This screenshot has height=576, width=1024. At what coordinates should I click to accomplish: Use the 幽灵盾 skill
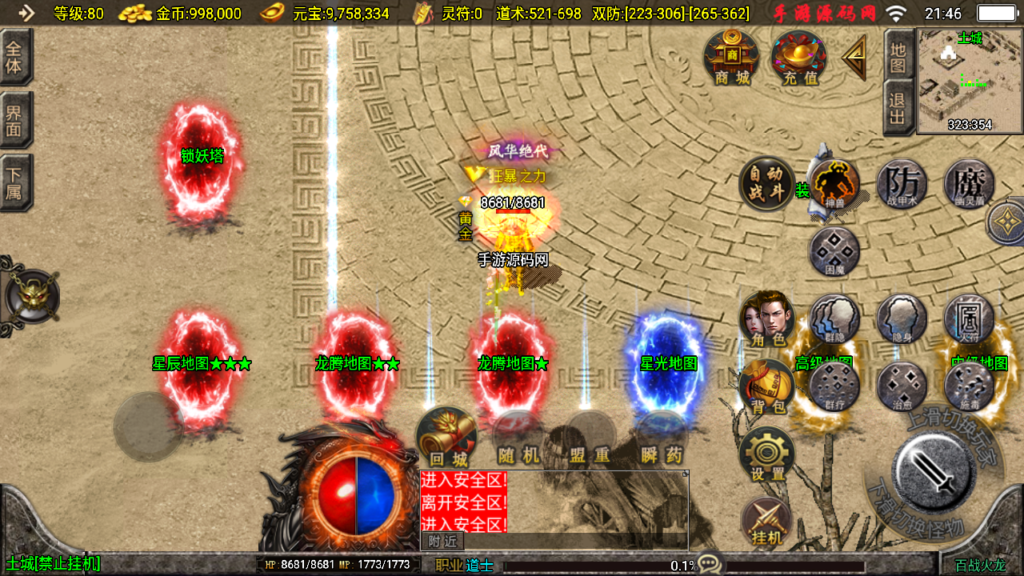click(968, 183)
